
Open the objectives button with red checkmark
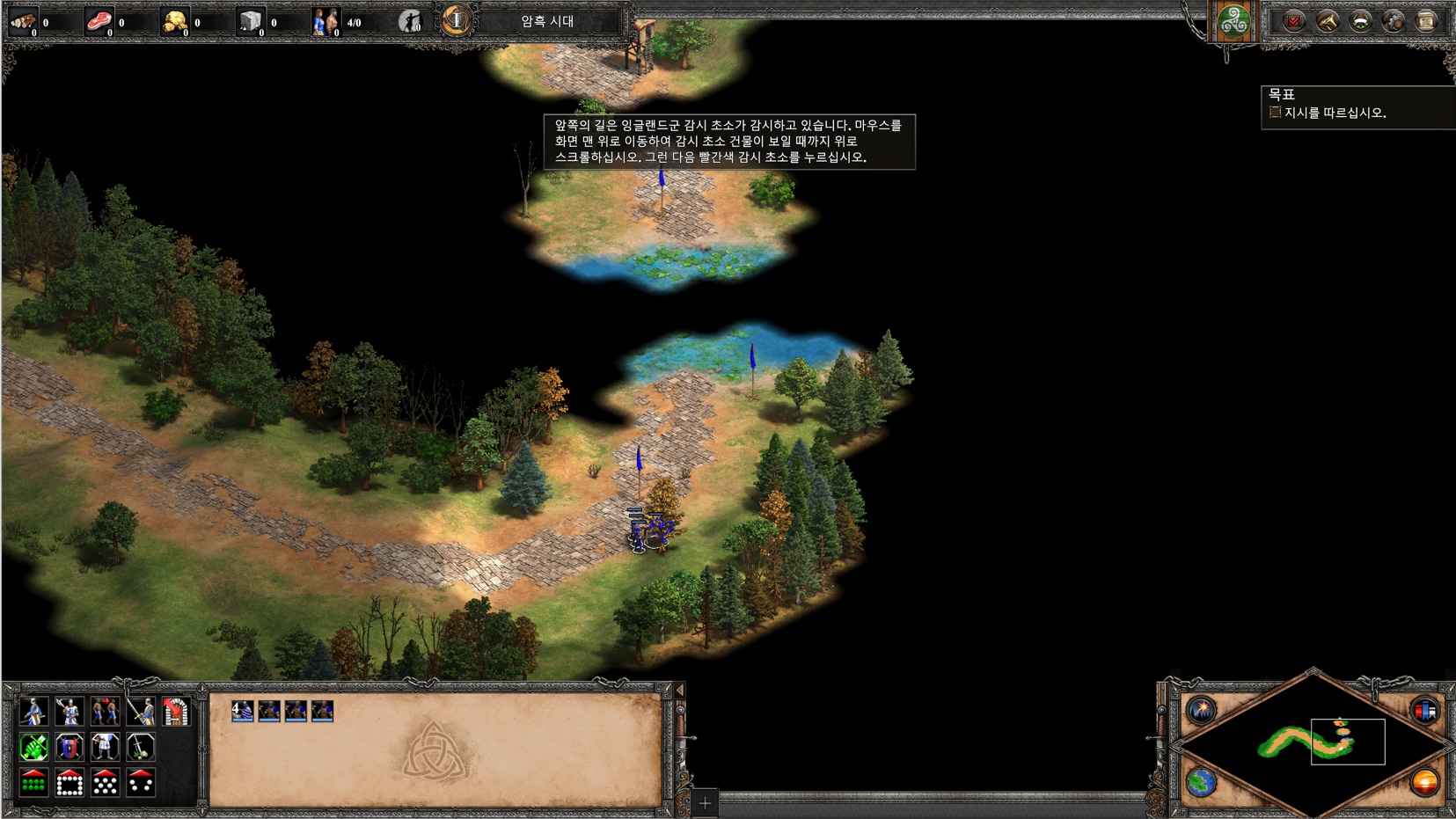tap(1293, 21)
